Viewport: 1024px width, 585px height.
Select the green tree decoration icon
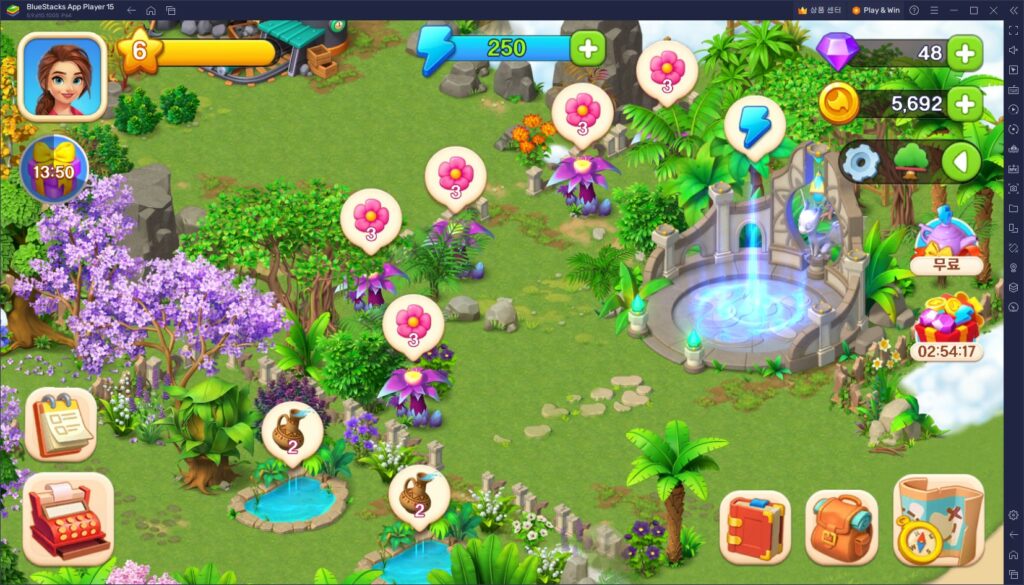[910, 162]
